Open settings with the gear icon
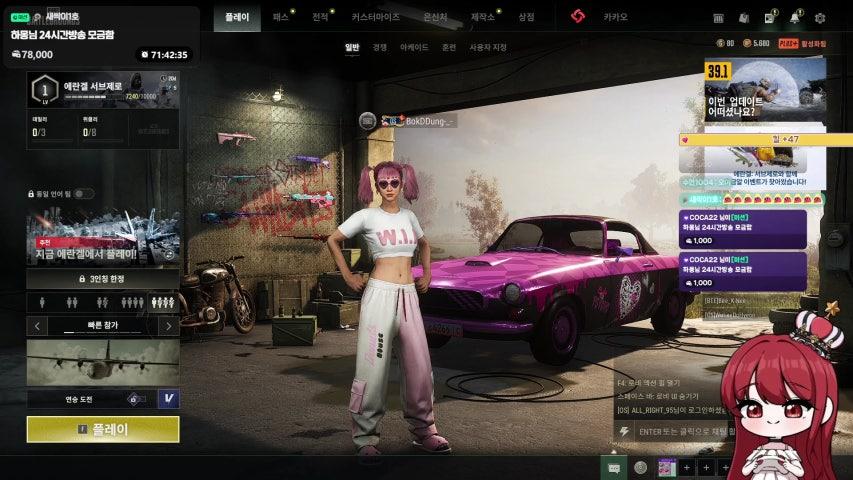853x480 pixels. [820, 18]
